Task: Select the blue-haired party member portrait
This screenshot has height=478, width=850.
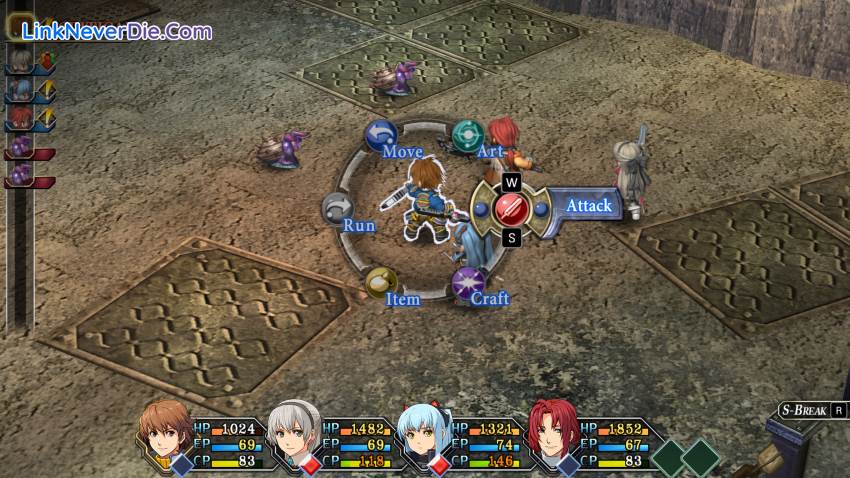Action: (424, 433)
